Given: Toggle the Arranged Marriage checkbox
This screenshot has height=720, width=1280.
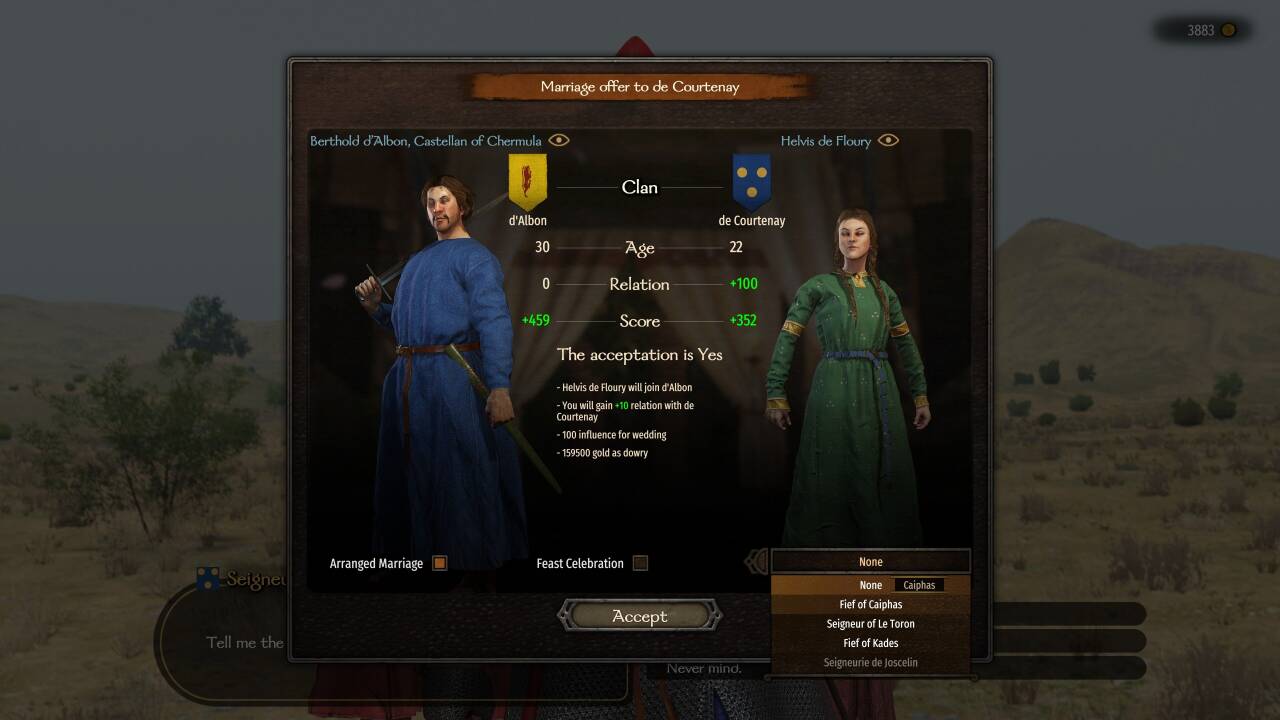Looking at the screenshot, I should pyautogui.click(x=439, y=563).
